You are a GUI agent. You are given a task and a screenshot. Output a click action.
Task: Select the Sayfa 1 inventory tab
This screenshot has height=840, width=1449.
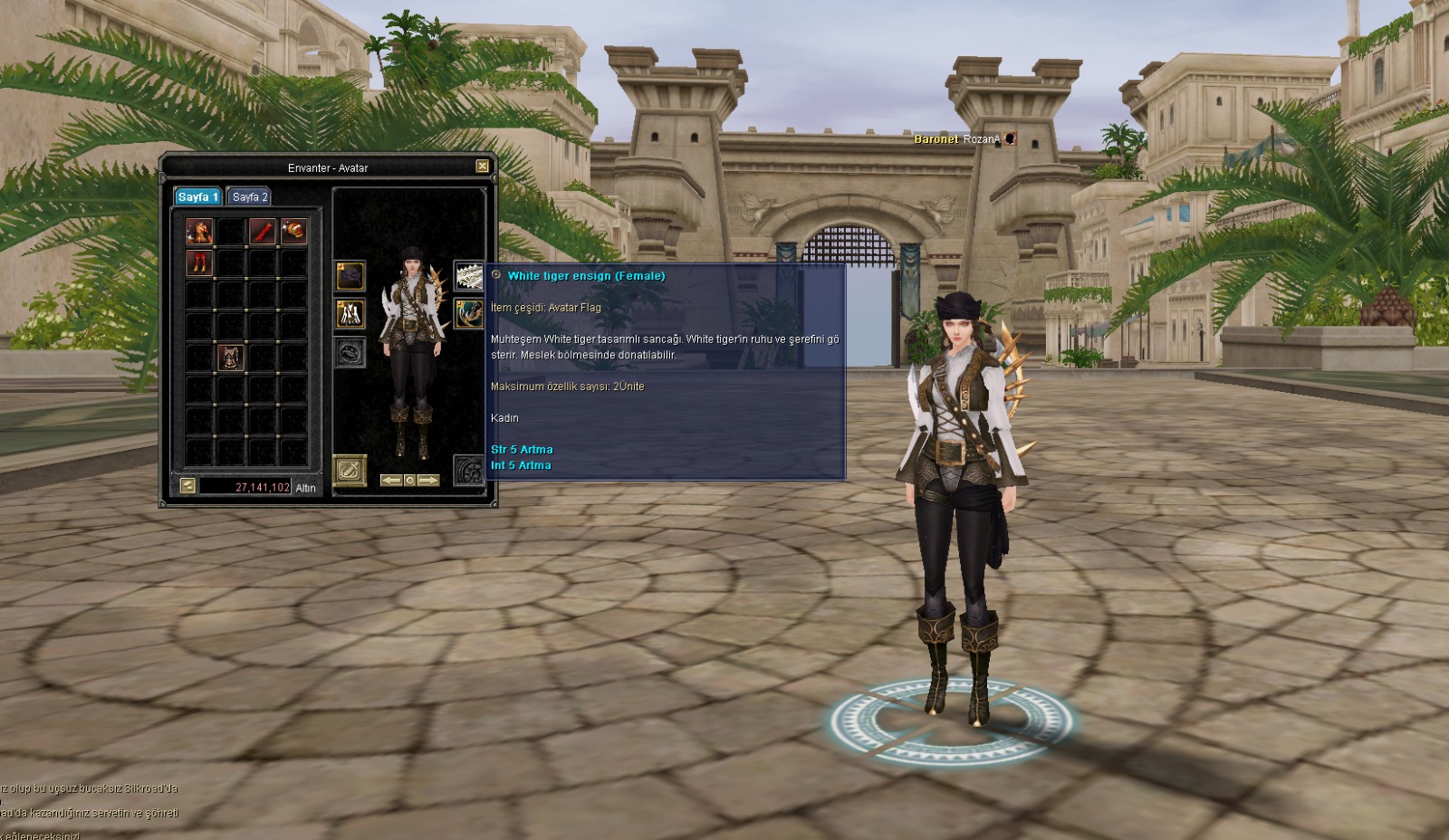197,196
